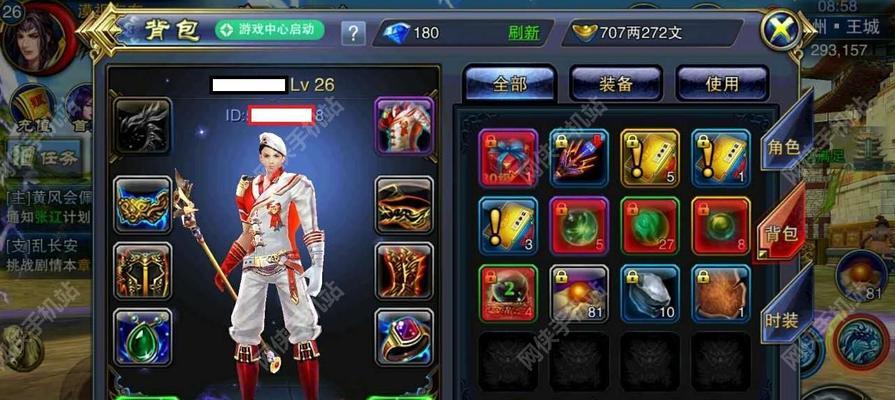
Task: Show the 使用 usable items tab
Action: pos(722,84)
